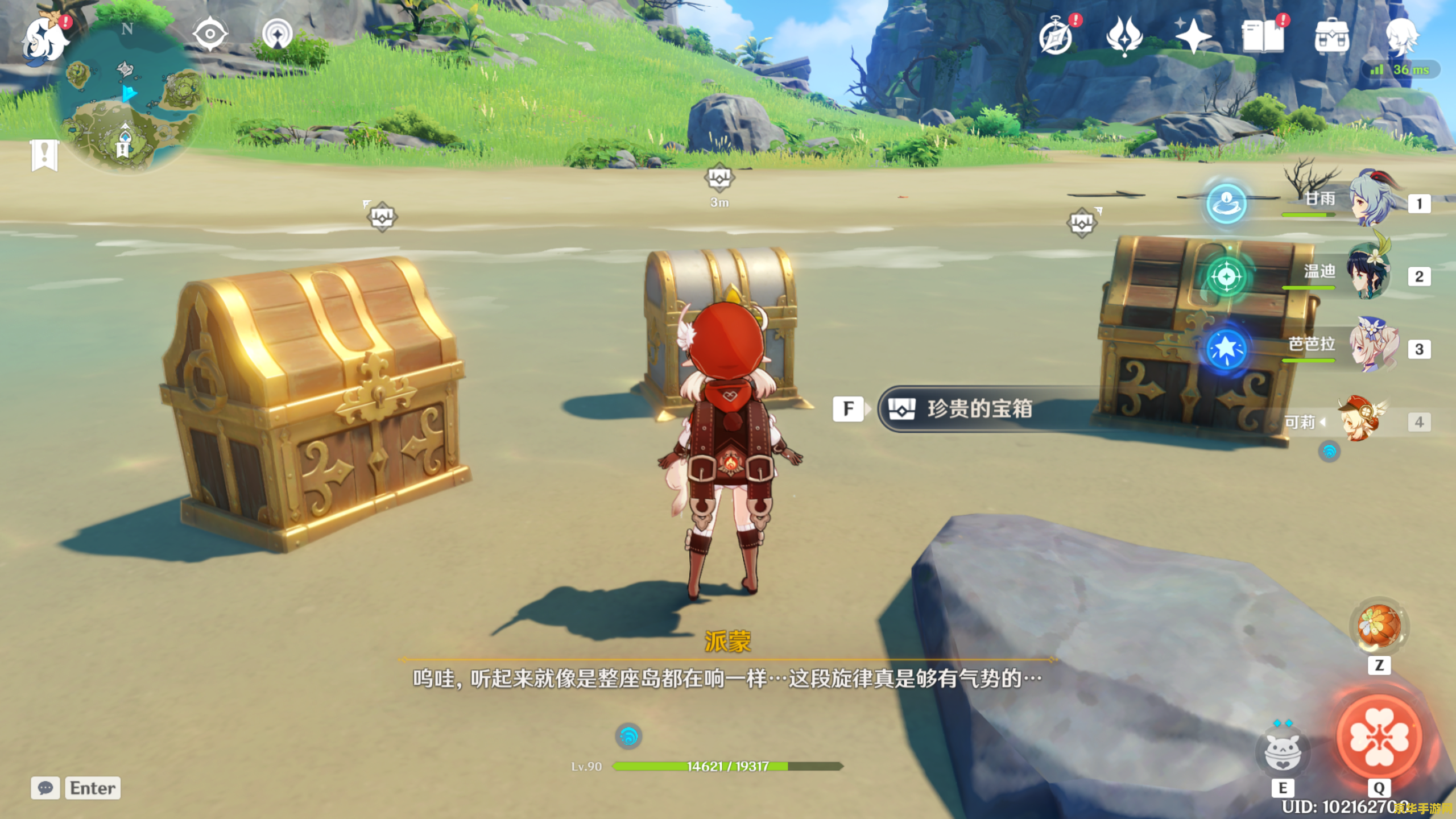Open the quest log bookmark icon
This screenshot has height=819, width=1456.
pos(44,155)
